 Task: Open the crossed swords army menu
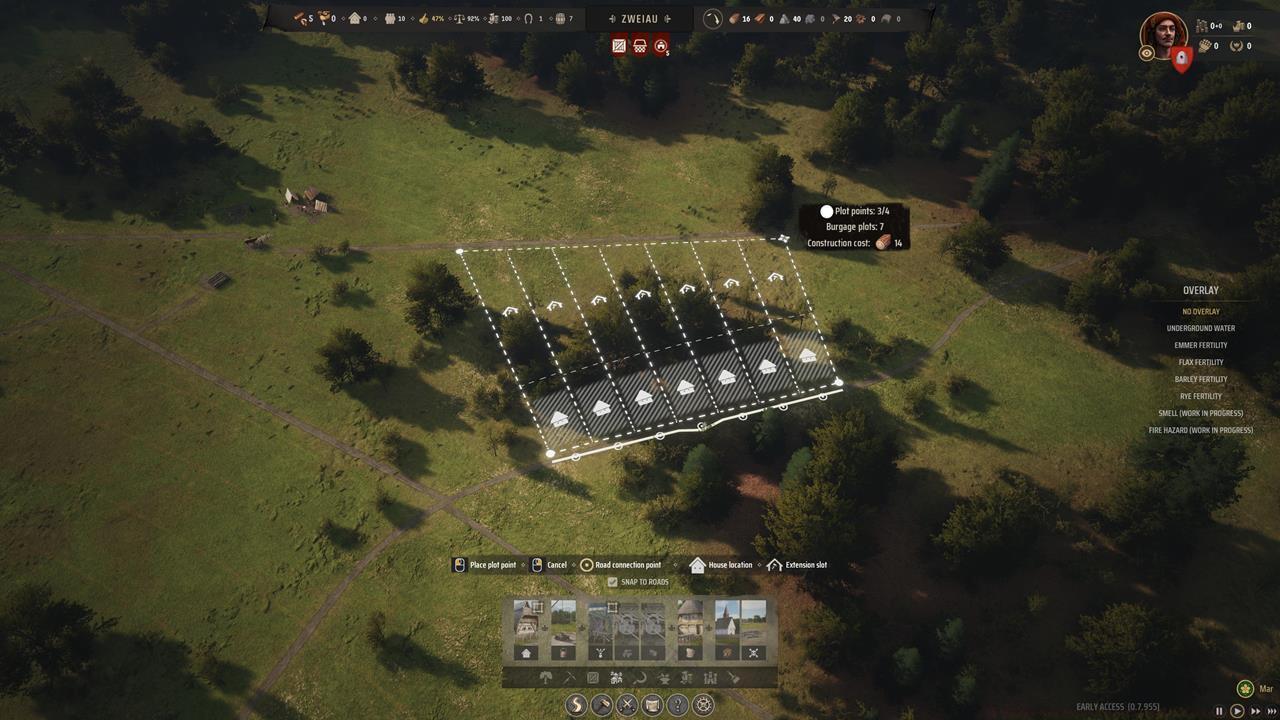pos(627,705)
